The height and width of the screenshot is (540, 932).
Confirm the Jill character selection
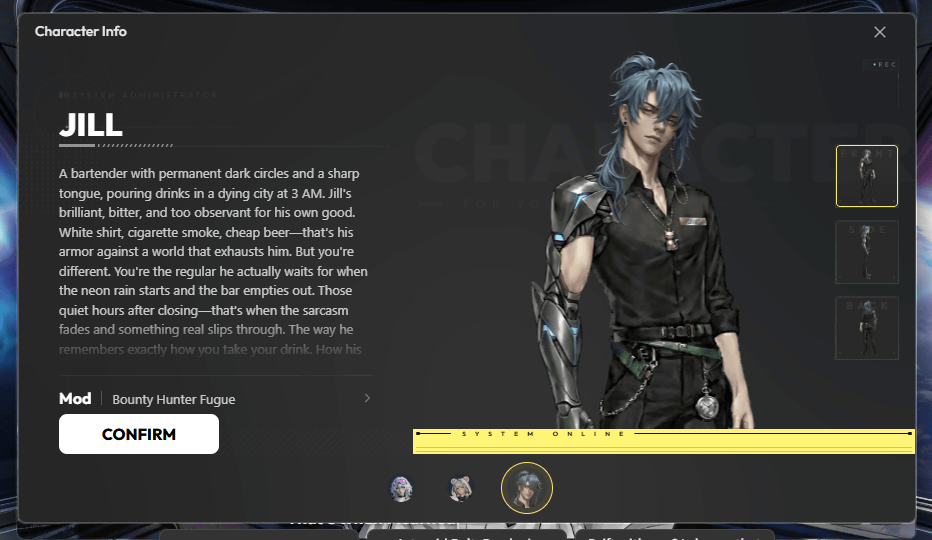[x=139, y=434]
